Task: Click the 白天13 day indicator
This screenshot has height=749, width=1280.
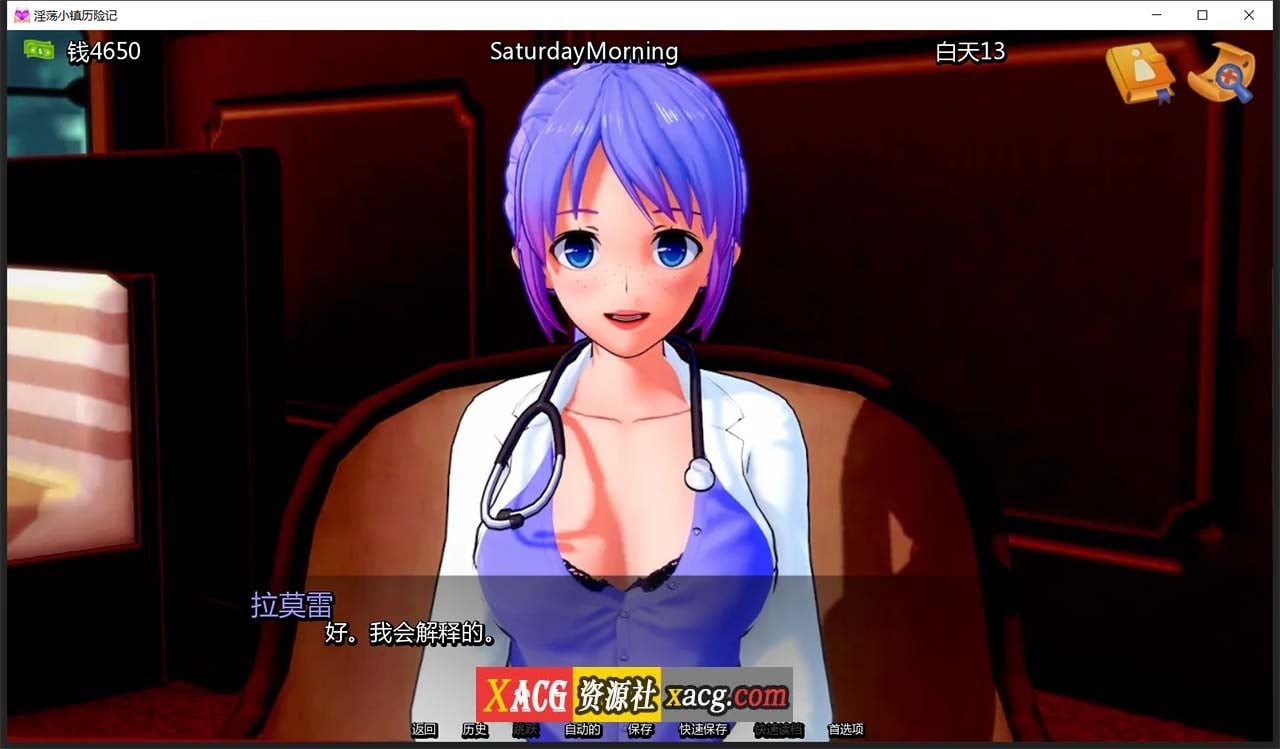Action: (968, 52)
